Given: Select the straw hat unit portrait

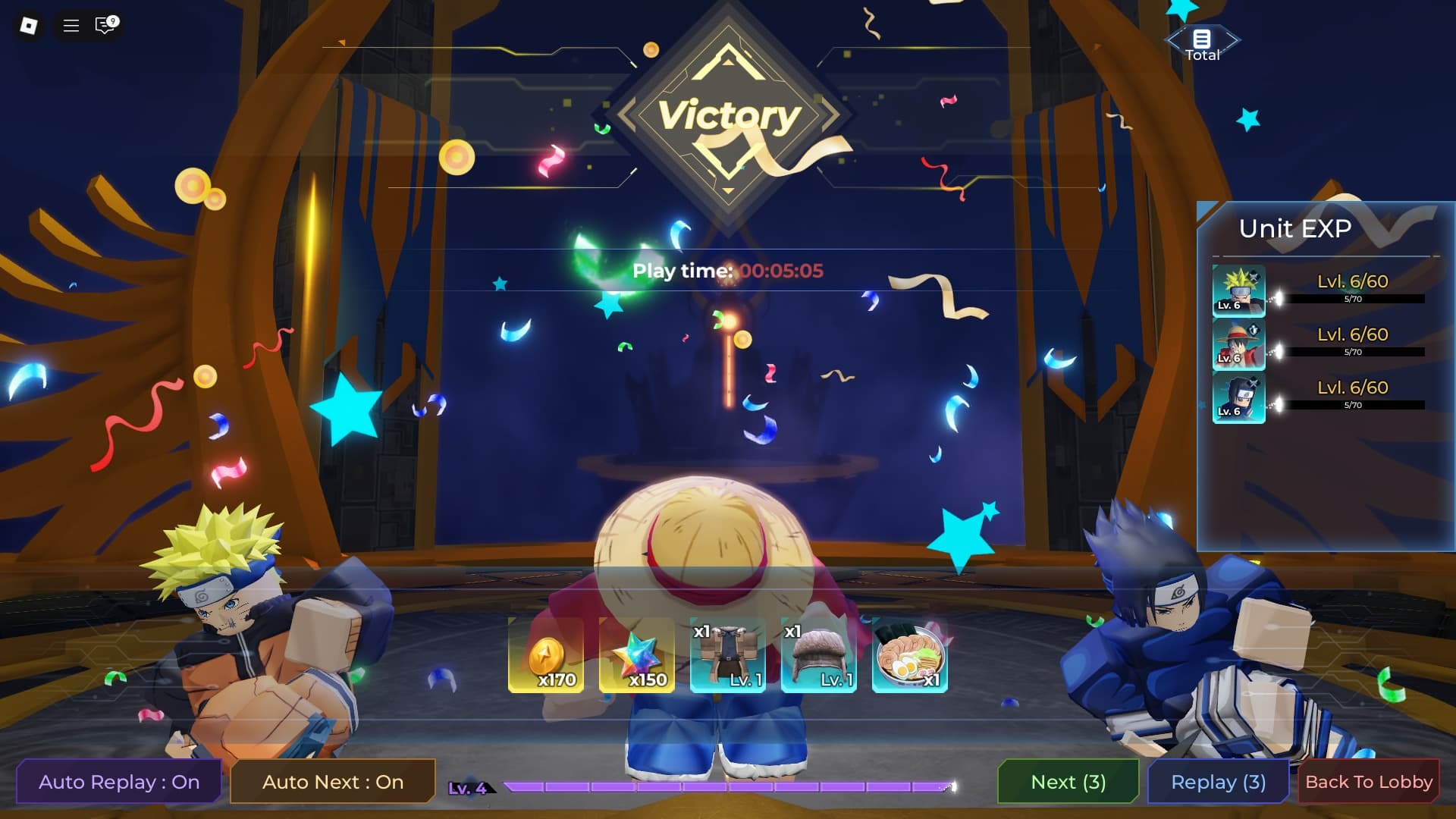Looking at the screenshot, I should [1238, 344].
